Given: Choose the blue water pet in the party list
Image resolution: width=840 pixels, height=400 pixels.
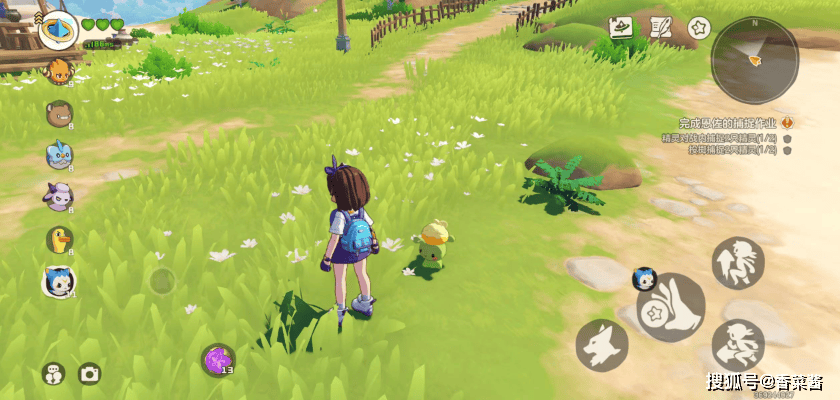Looking at the screenshot, I should coord(59,154).
